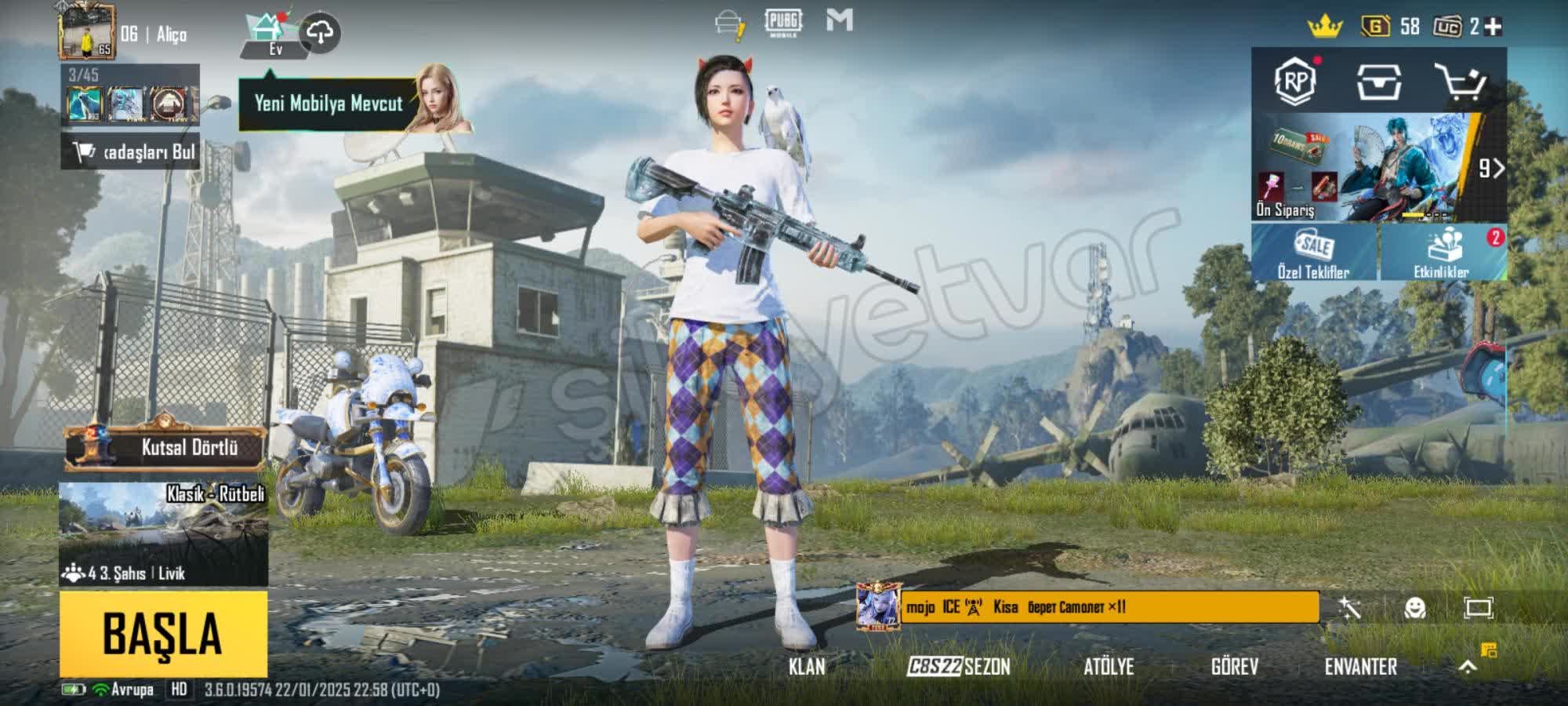
Task: Start the match with BAŞLA button
Action: [x=163, y=634]
